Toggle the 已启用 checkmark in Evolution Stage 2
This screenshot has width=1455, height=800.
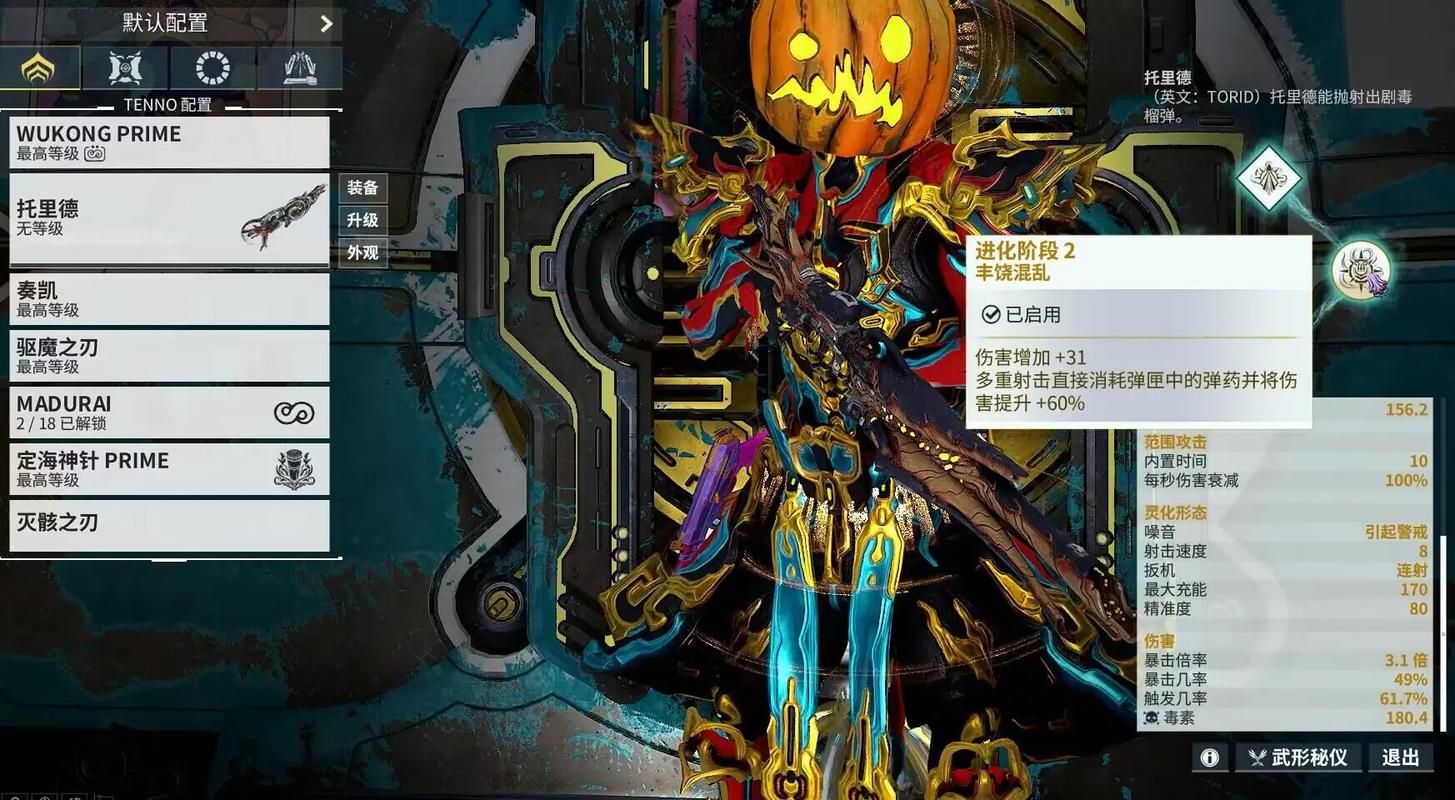(991, 313)
